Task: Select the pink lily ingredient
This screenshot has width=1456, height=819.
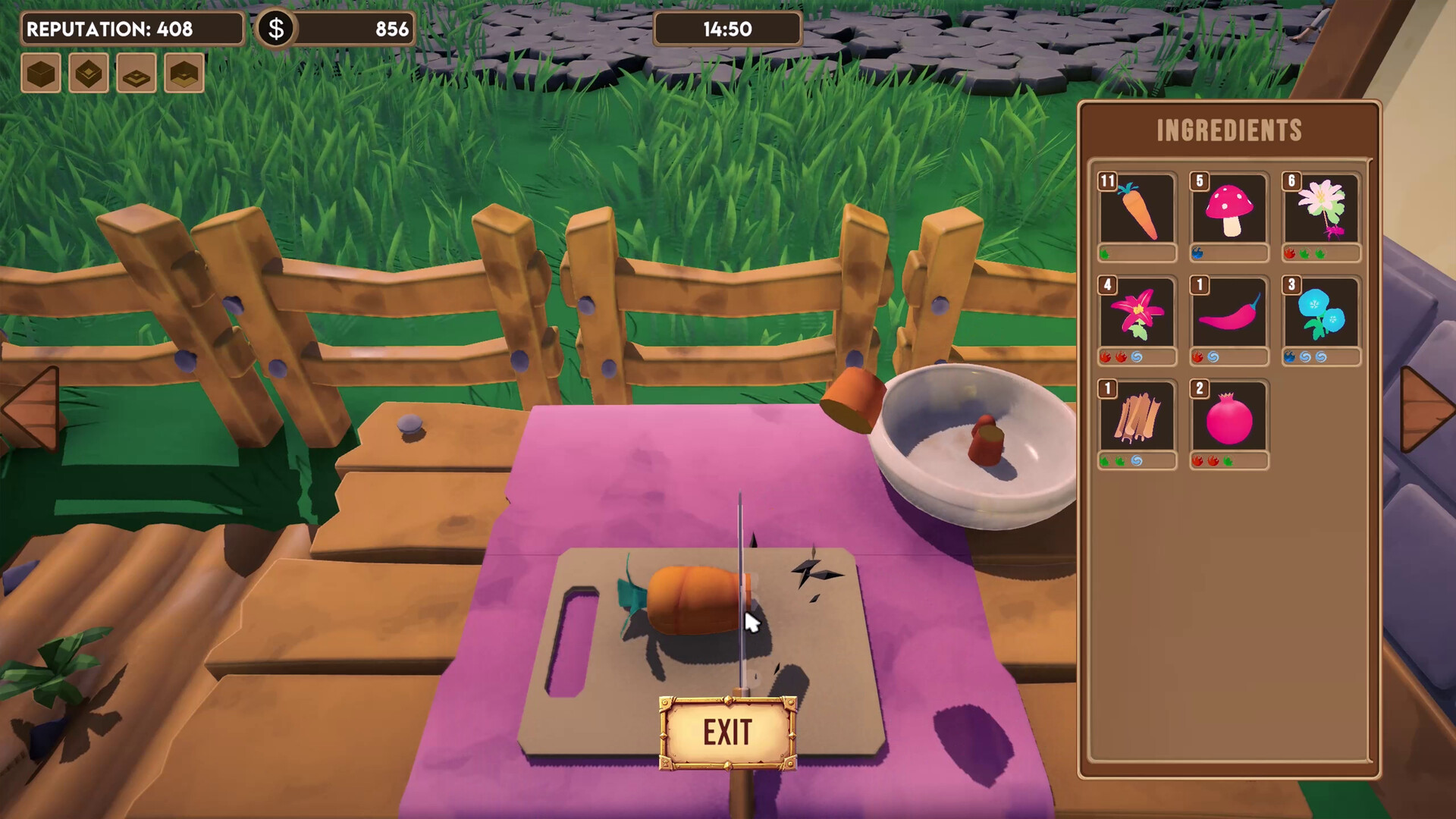Action: click(1137, 315)
